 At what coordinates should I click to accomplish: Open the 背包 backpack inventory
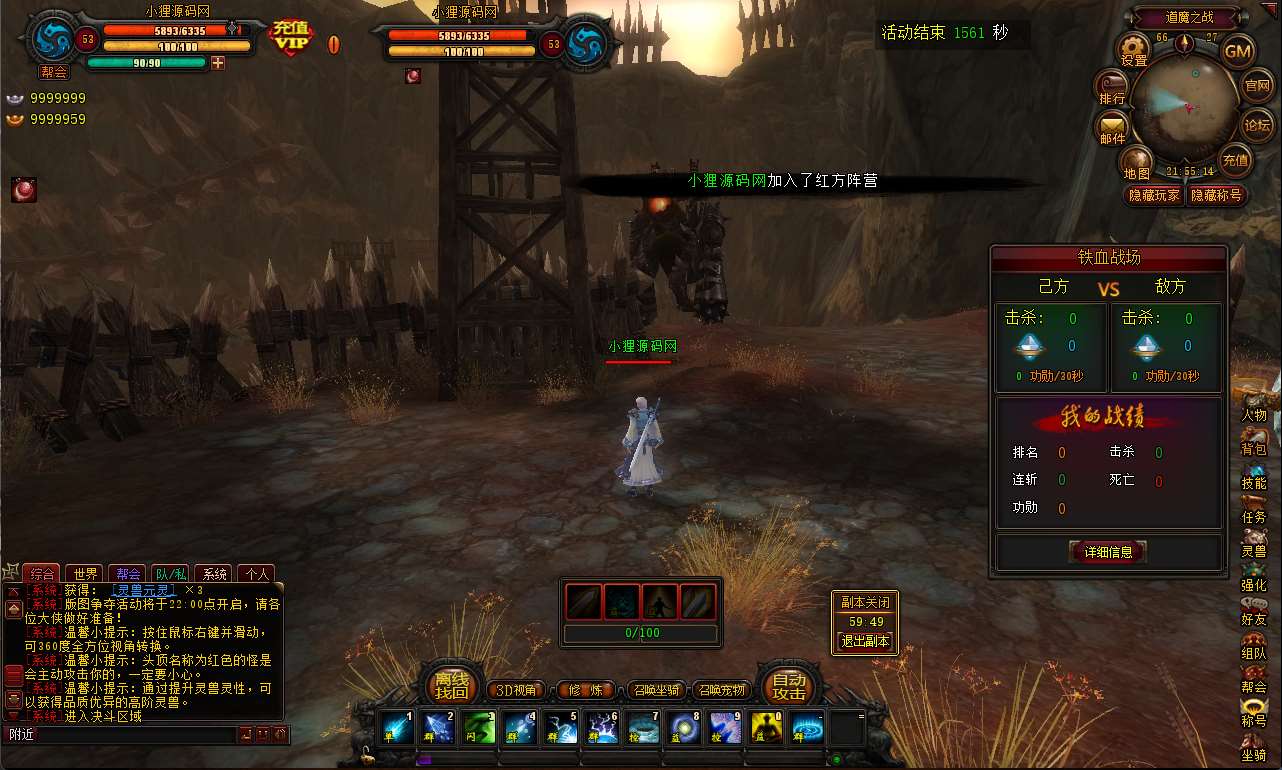pos(1254,441)
